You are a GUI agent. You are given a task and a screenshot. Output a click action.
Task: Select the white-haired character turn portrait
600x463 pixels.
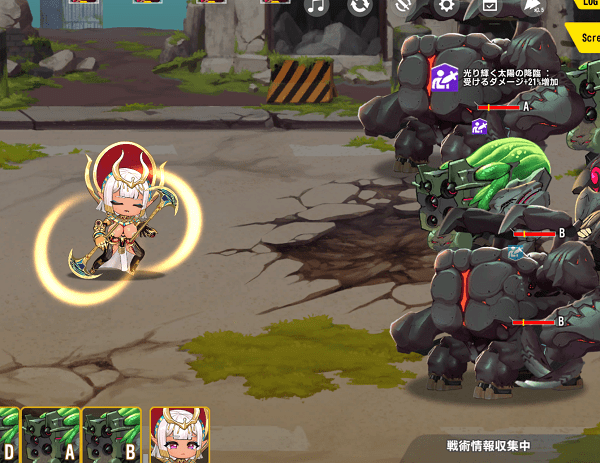point(179,435)
